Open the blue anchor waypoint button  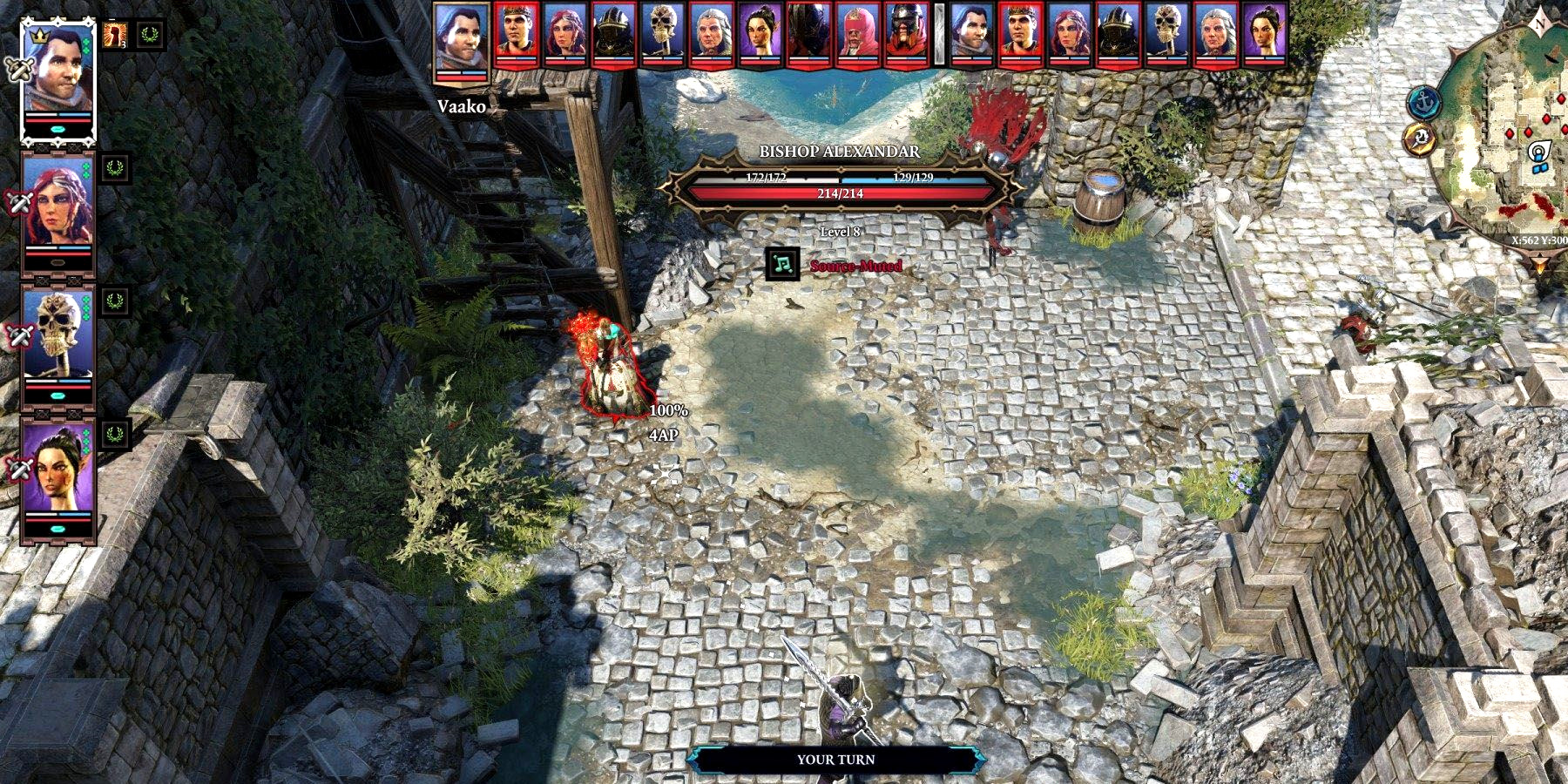(1423, 103)
